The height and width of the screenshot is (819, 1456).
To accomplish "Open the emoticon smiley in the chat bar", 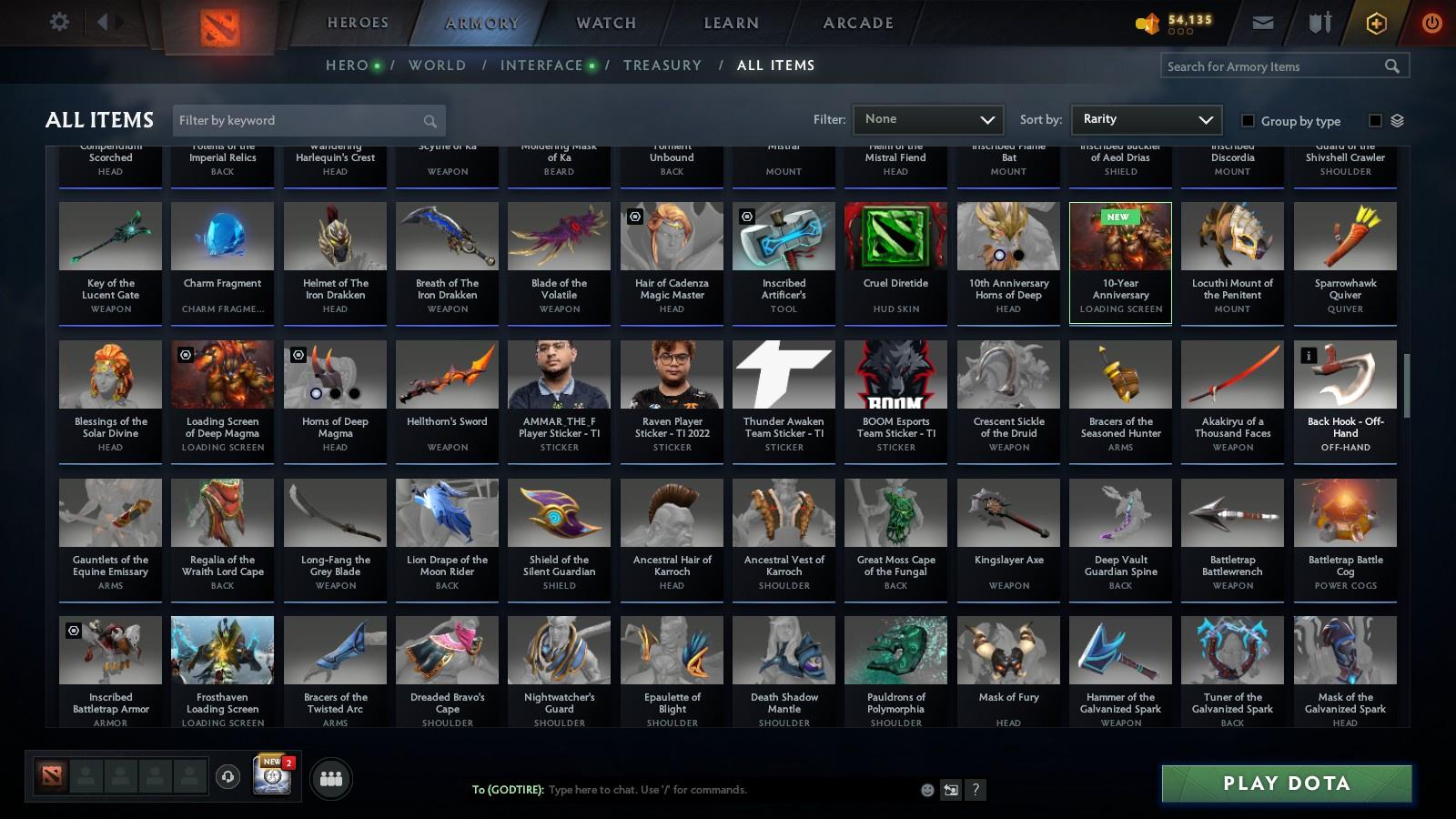I will [x=926, y=790].
